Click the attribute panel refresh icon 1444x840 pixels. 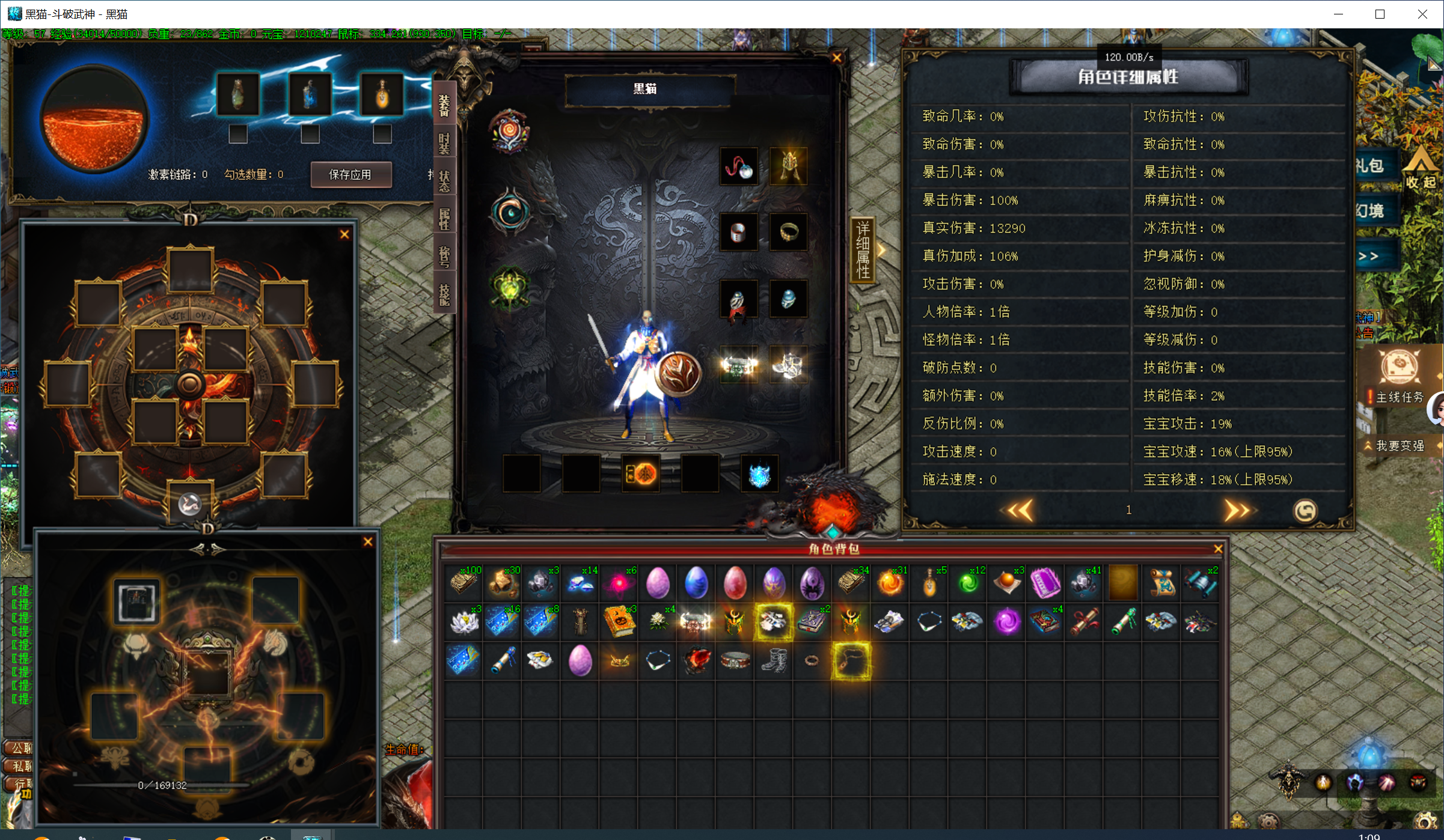pos(1305,511)
